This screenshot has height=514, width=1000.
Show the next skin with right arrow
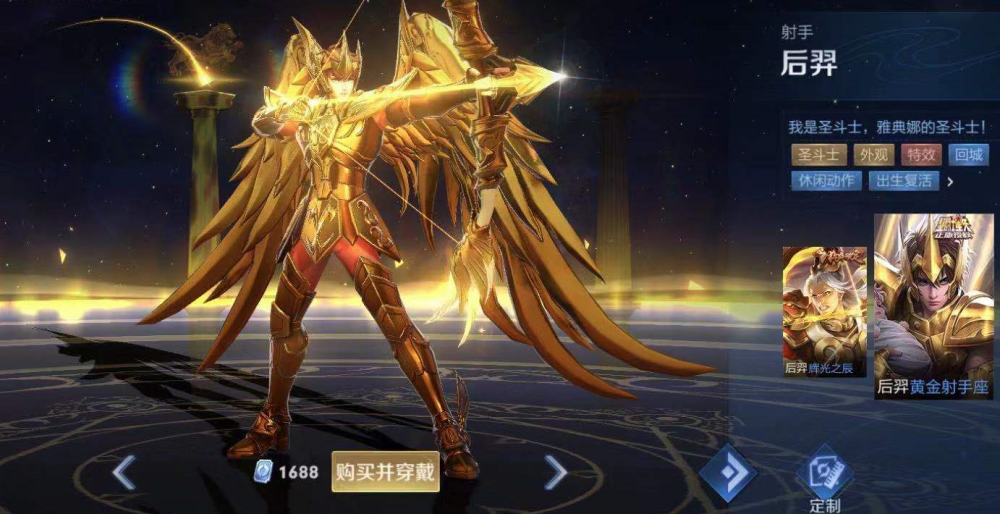point(556,472)
